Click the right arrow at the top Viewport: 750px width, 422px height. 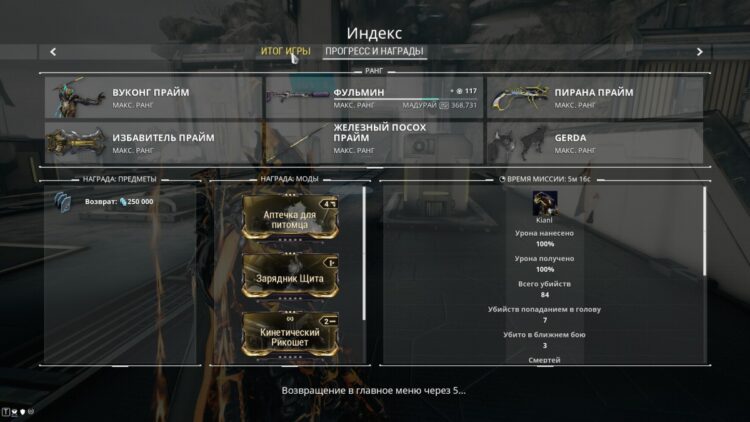click(699, 52)
